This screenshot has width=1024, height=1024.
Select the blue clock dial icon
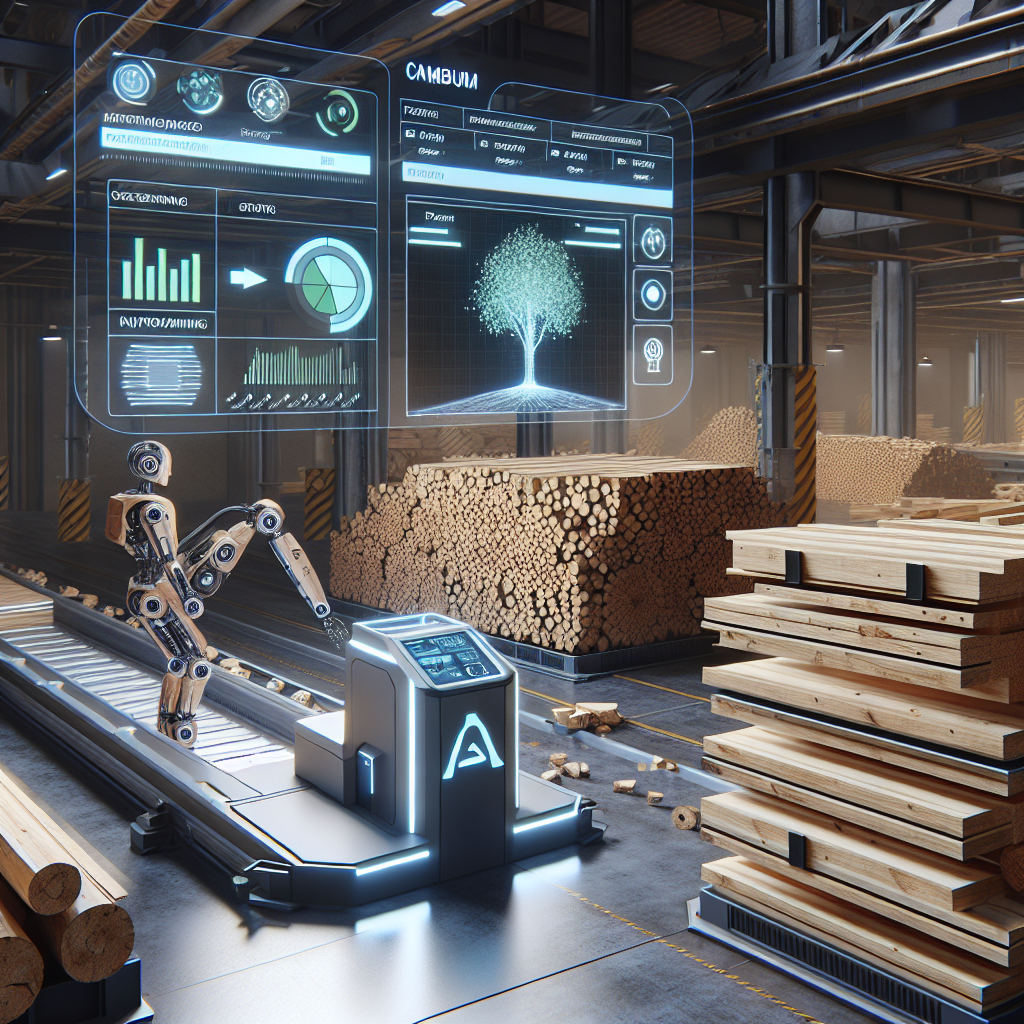133,83
